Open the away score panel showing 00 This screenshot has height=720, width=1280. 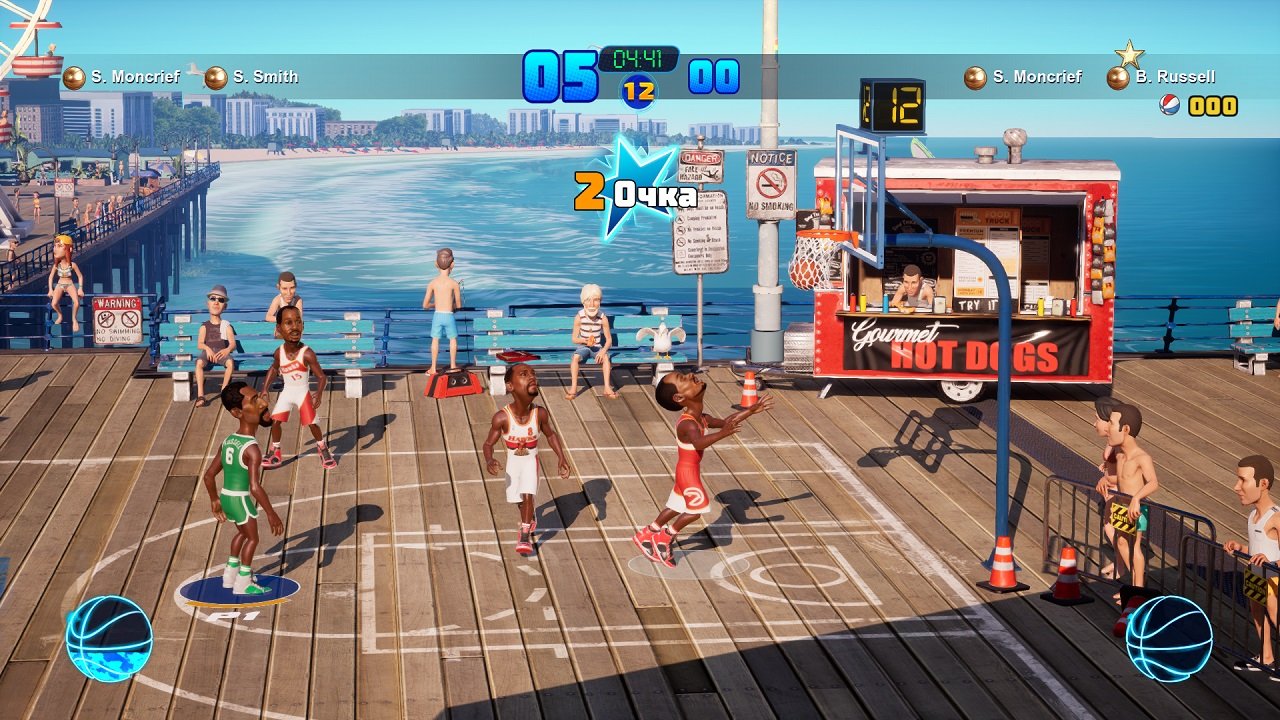pos(712,74)
